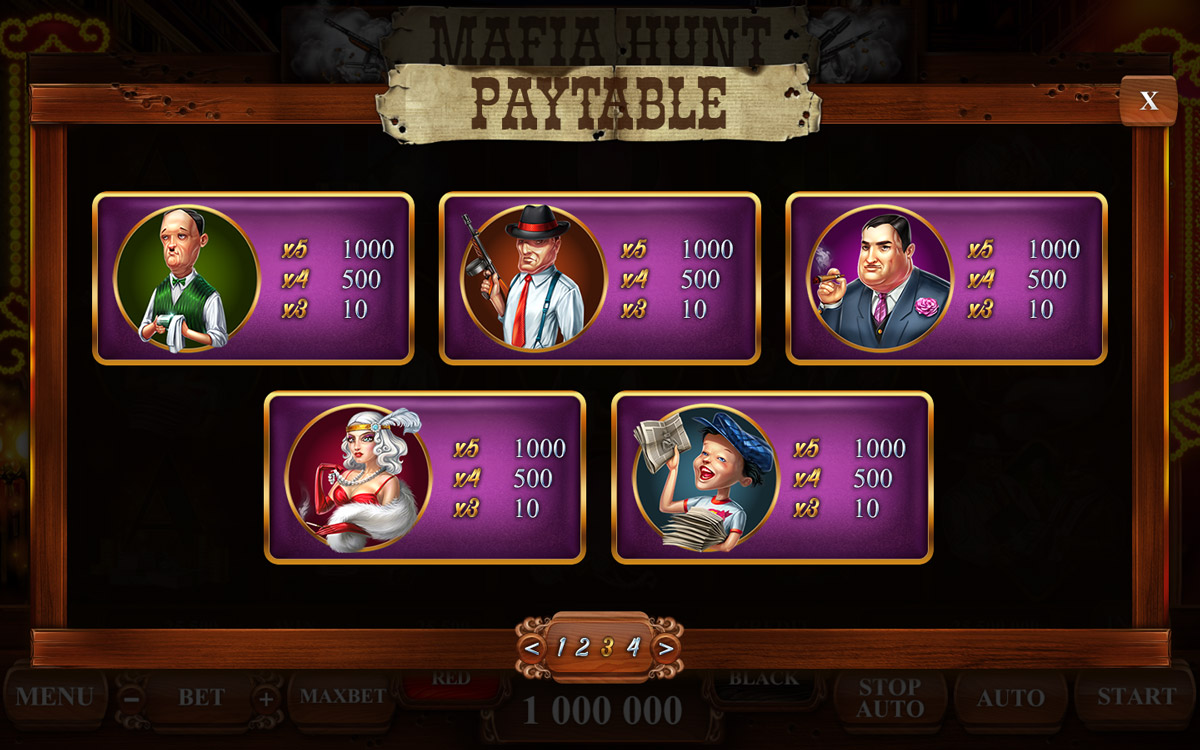
Task: Open paytable page 1
Action: (x=560, y=647)
